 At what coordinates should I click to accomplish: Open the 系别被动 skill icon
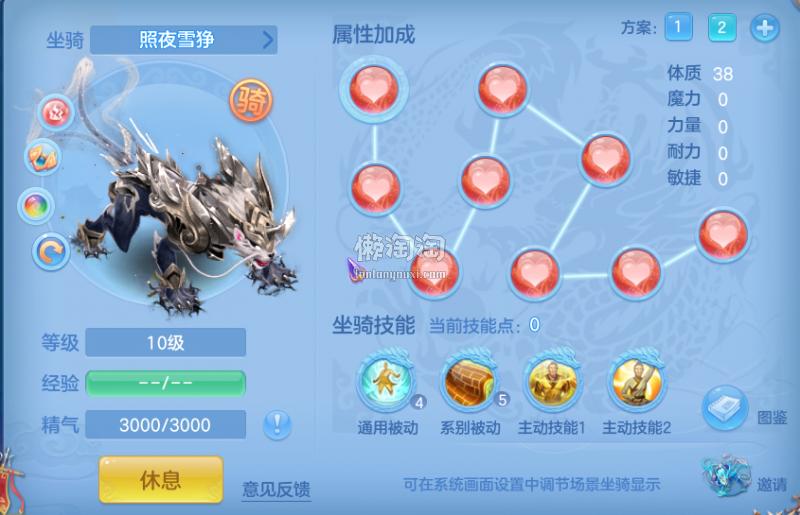pyautogui.click(x=469, y=383)
